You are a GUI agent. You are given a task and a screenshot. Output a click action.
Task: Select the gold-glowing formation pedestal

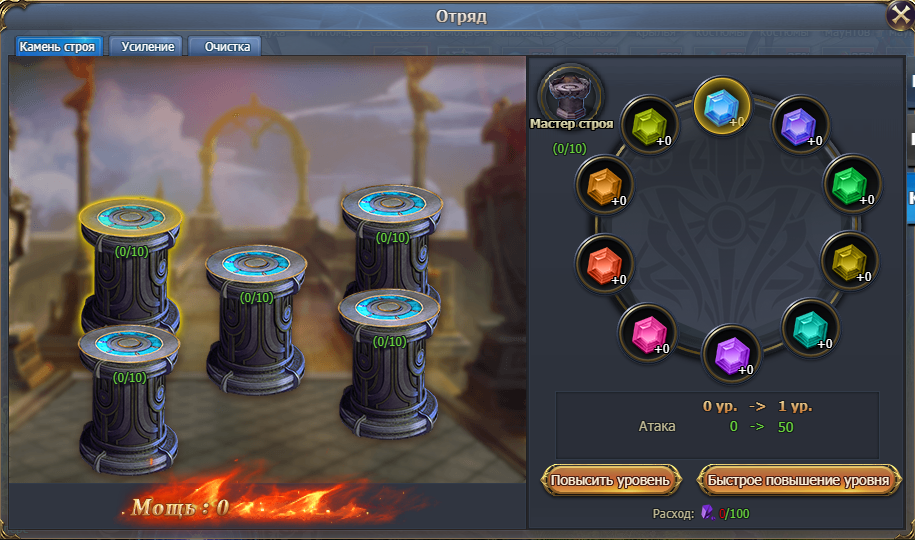coord(129,260)
